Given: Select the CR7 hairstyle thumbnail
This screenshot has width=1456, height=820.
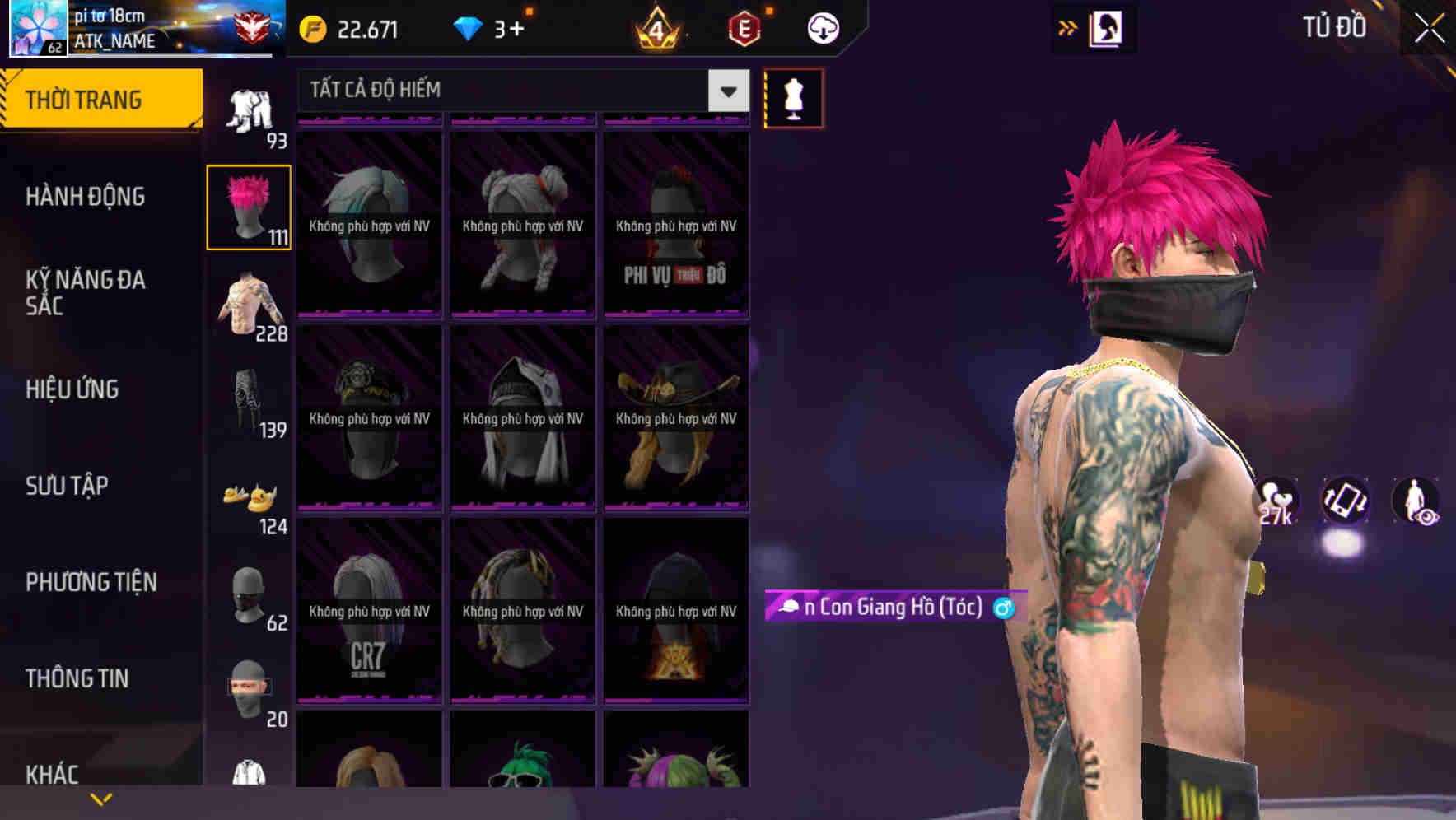Looking at the screenshot, I should 368,613.
